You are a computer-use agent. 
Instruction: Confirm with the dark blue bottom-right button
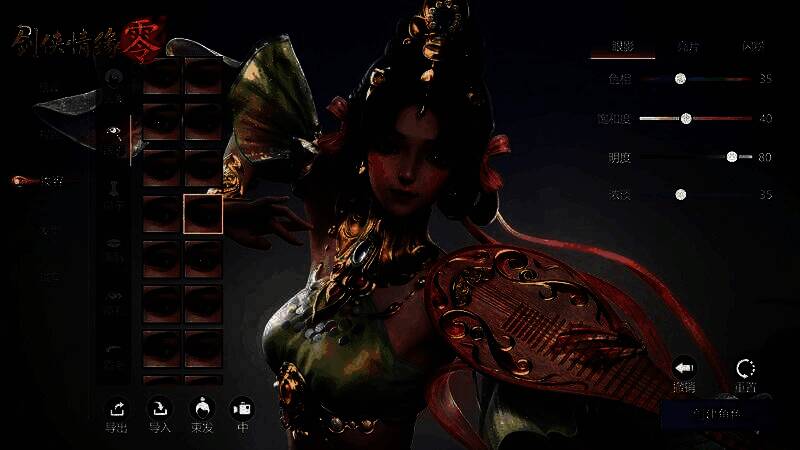716,413
